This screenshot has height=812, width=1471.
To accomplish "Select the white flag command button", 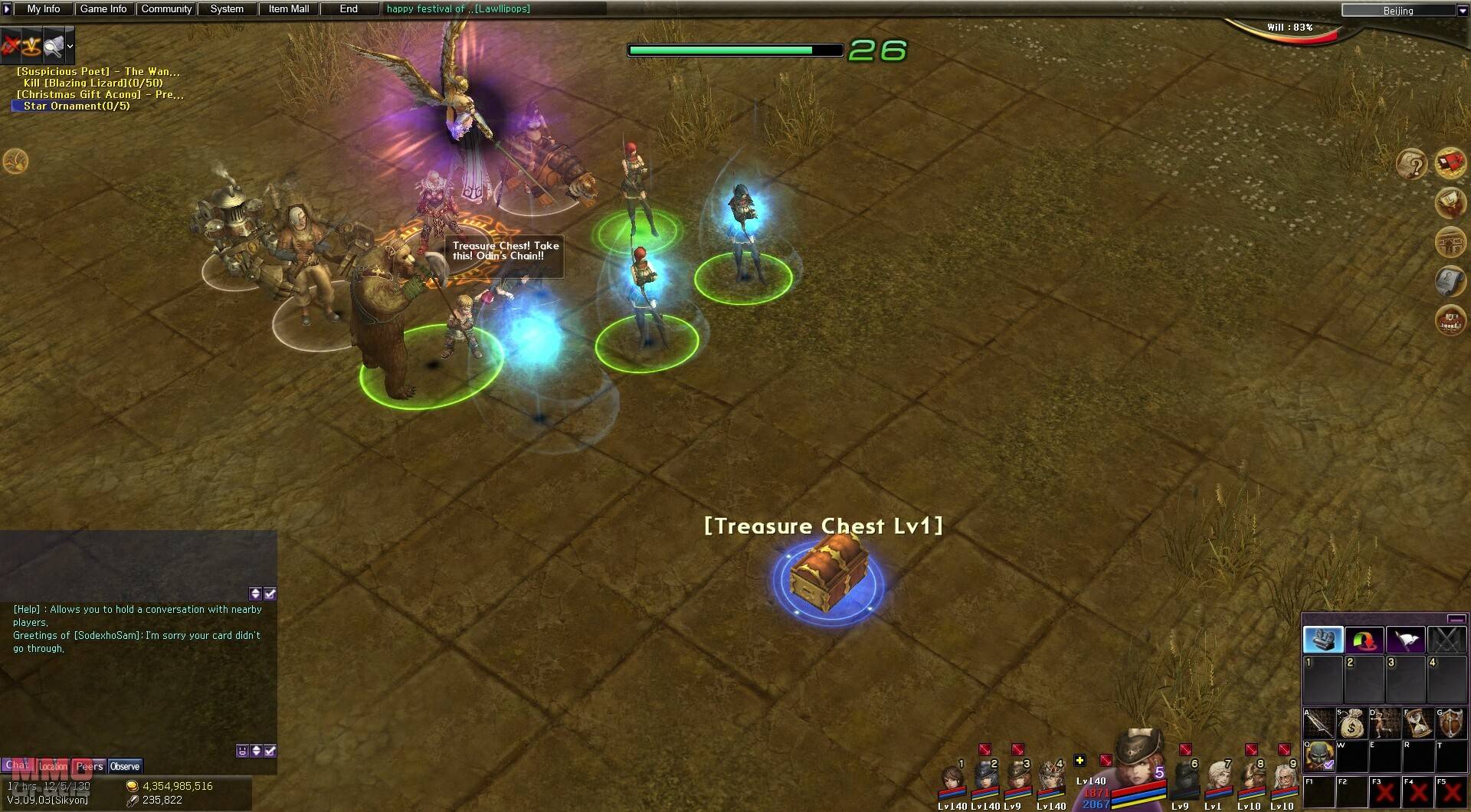I will (x=1406, y=640).
